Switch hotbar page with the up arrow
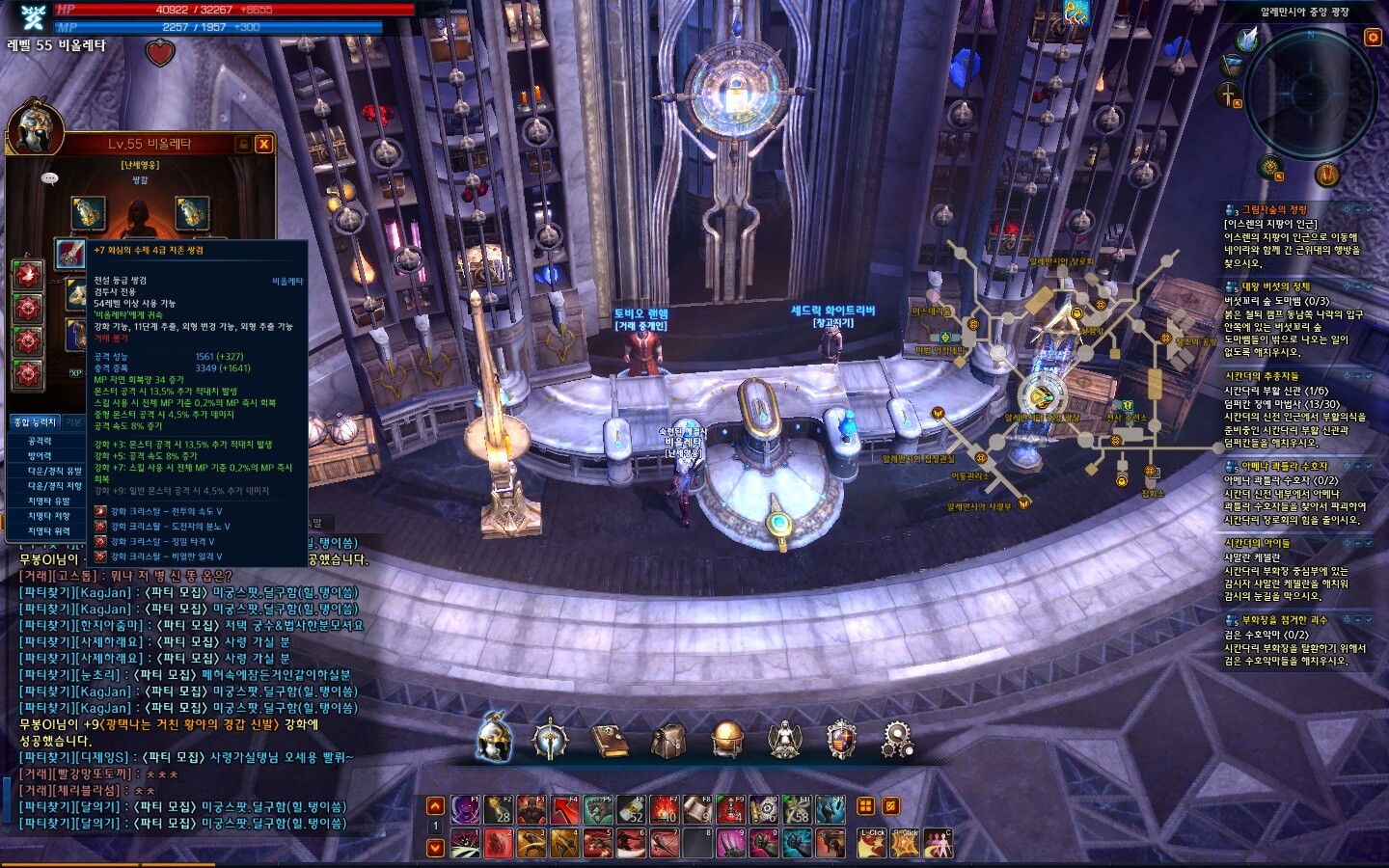This screenshot has width=1389, height=868. click(435, 806)
